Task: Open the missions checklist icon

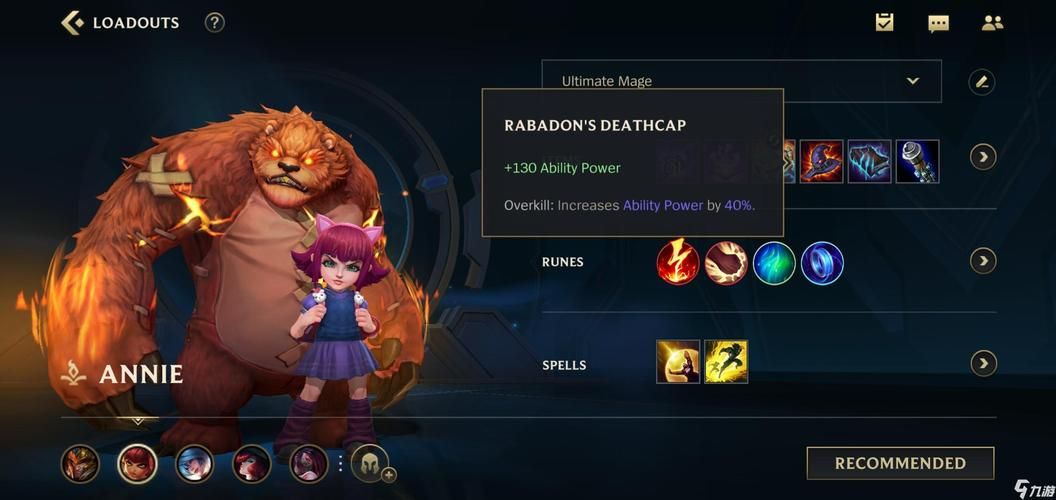Action: (x=885, y=22)
